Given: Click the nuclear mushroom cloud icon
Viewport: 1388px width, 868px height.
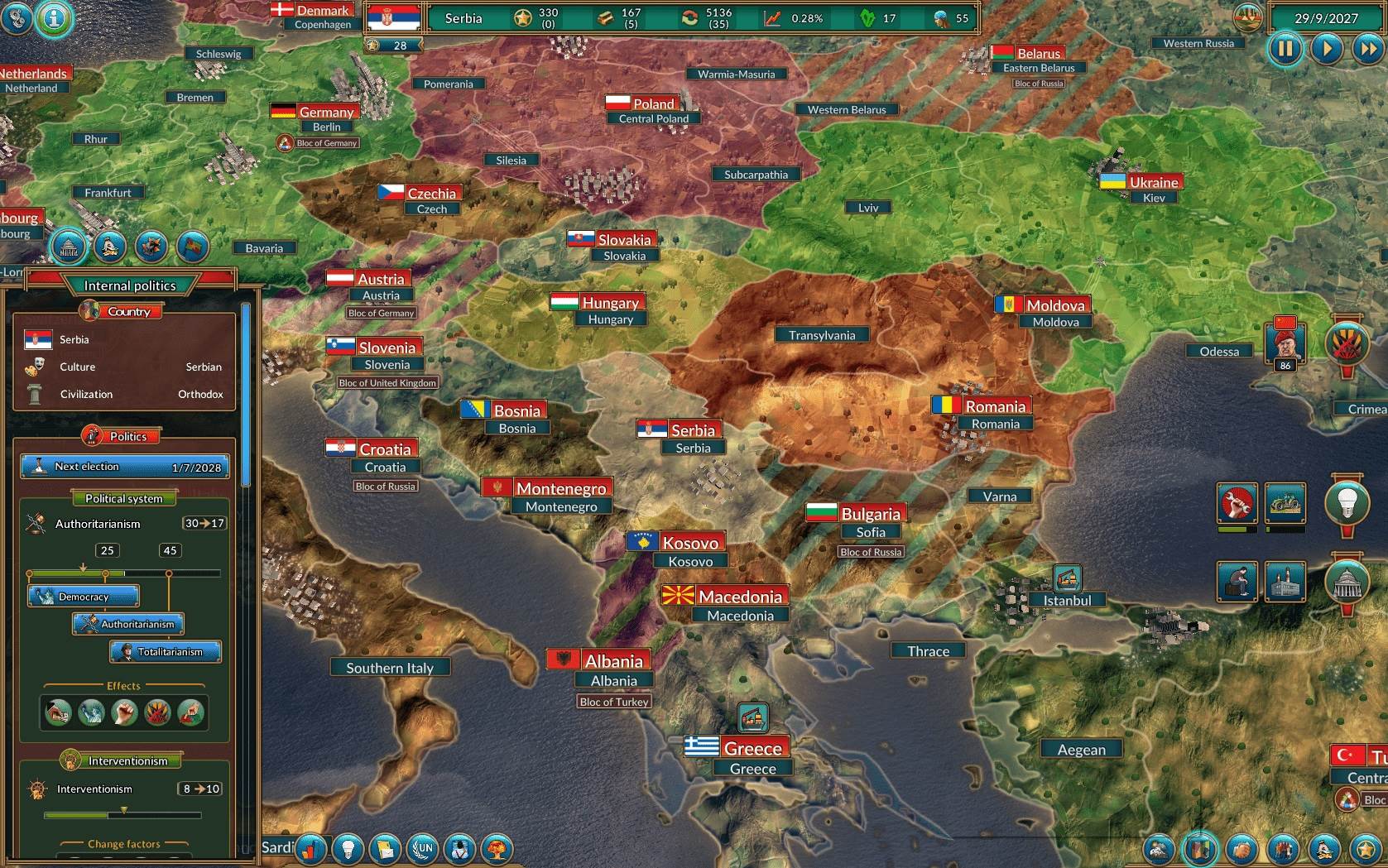Looking at the screenshot, I should [x=497, y=849].
